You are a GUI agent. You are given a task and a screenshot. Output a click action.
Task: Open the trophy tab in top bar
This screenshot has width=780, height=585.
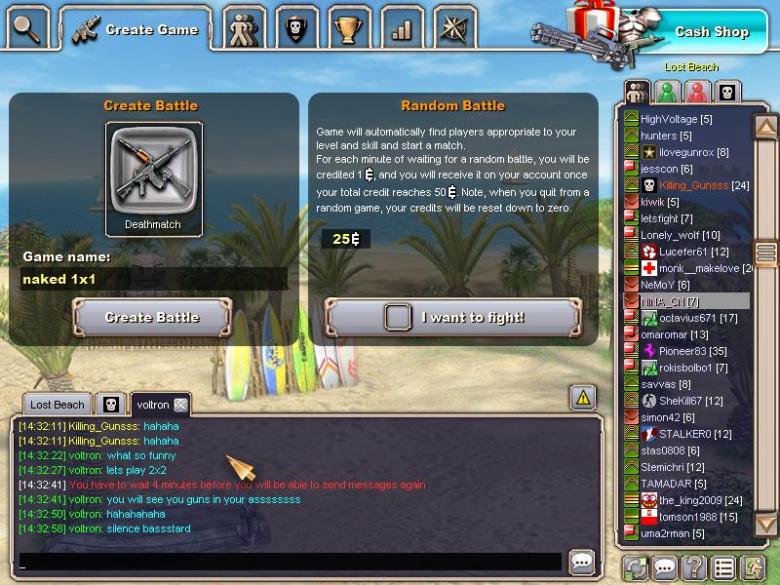tap(349, 29)
